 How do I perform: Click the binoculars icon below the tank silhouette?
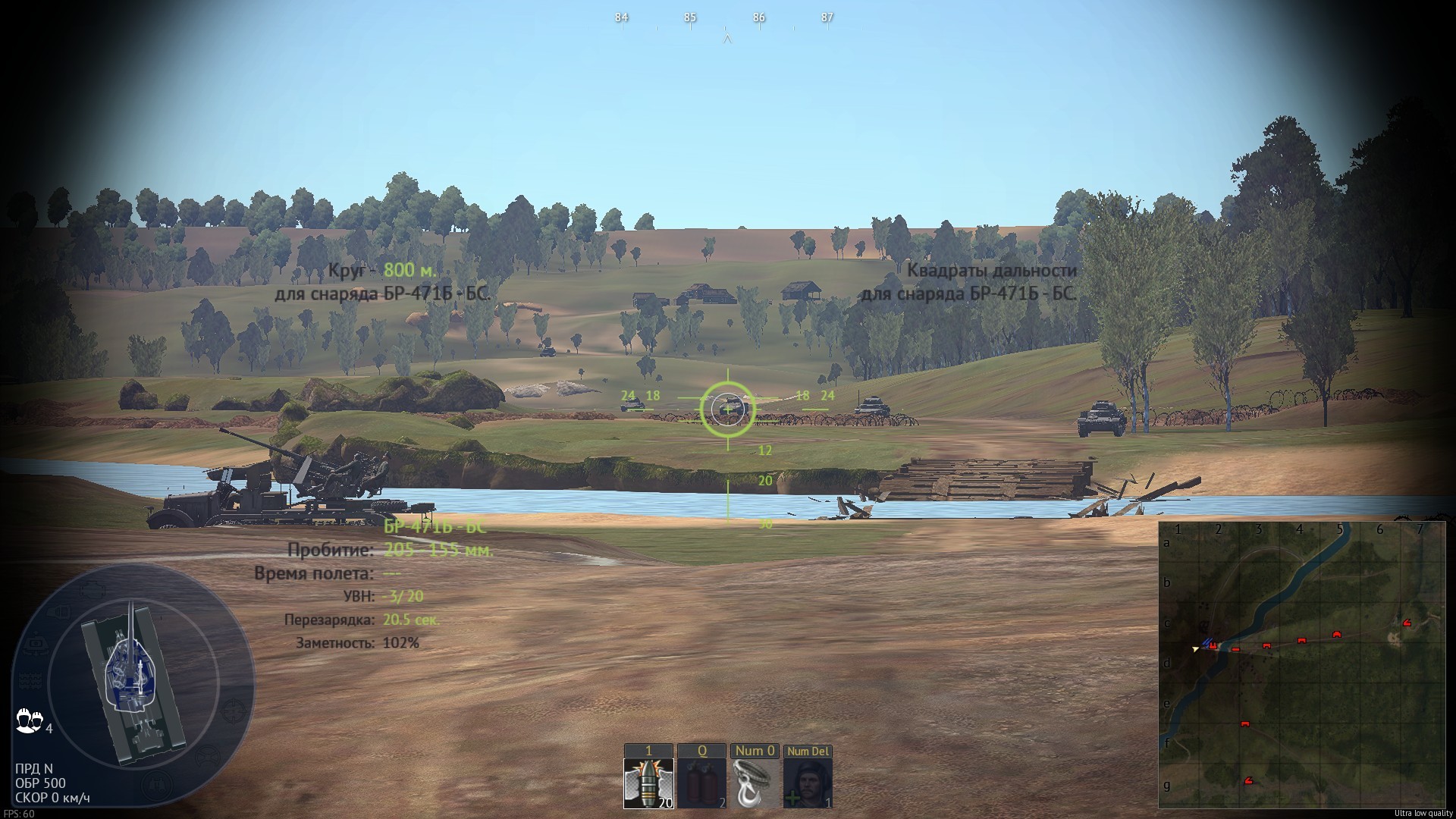(x=157, y=783)
